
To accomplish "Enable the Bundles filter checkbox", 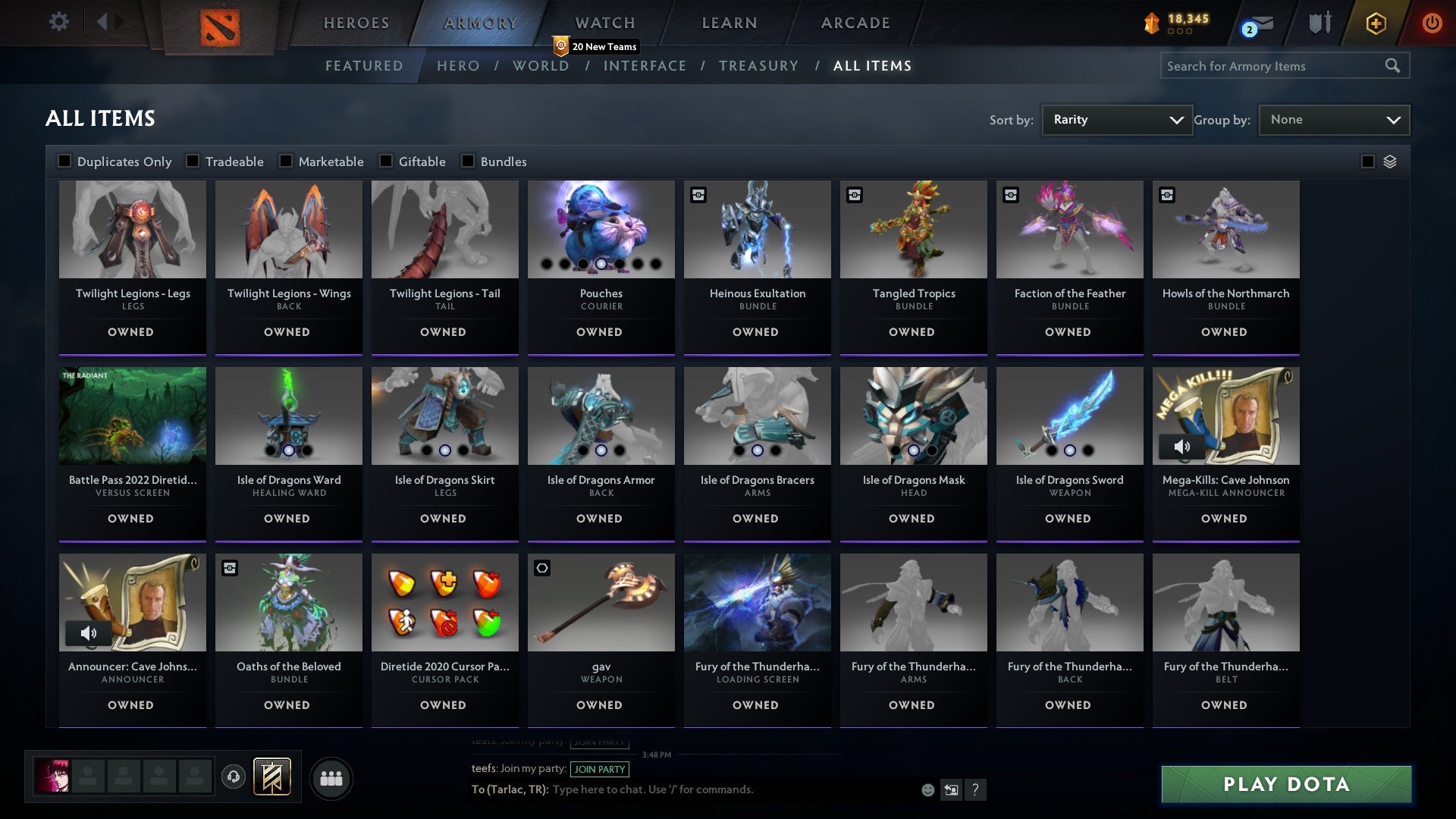I will (467, 161).
